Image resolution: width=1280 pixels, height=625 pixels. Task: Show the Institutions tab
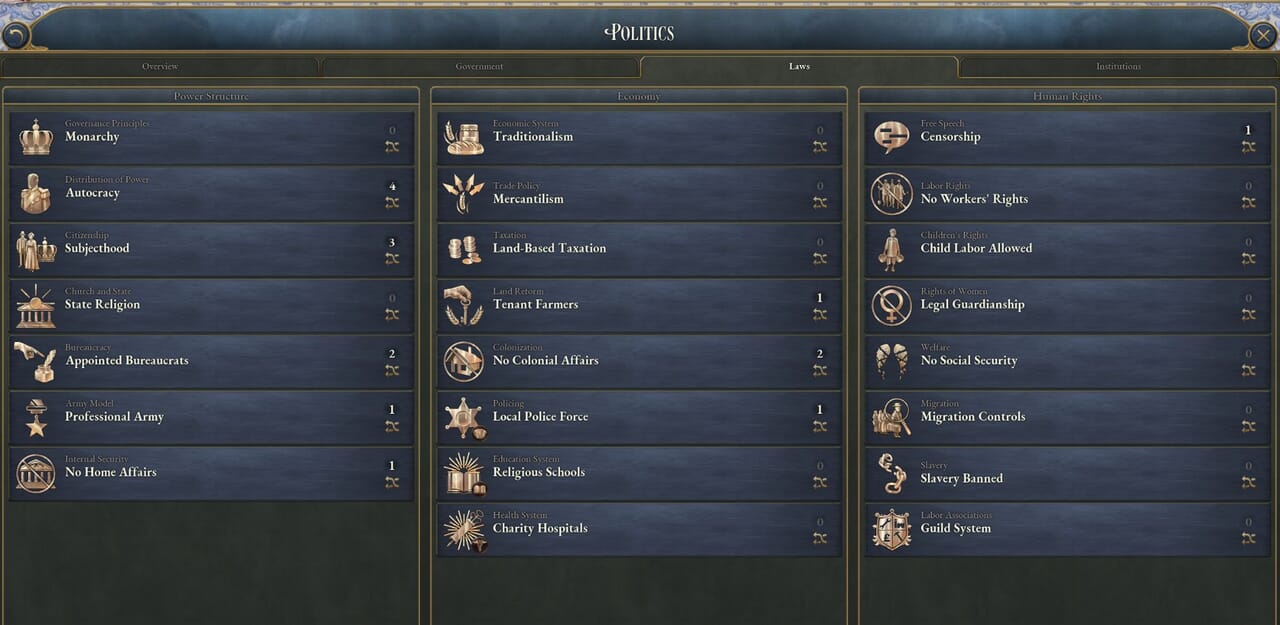click(x=1118, y=67)
